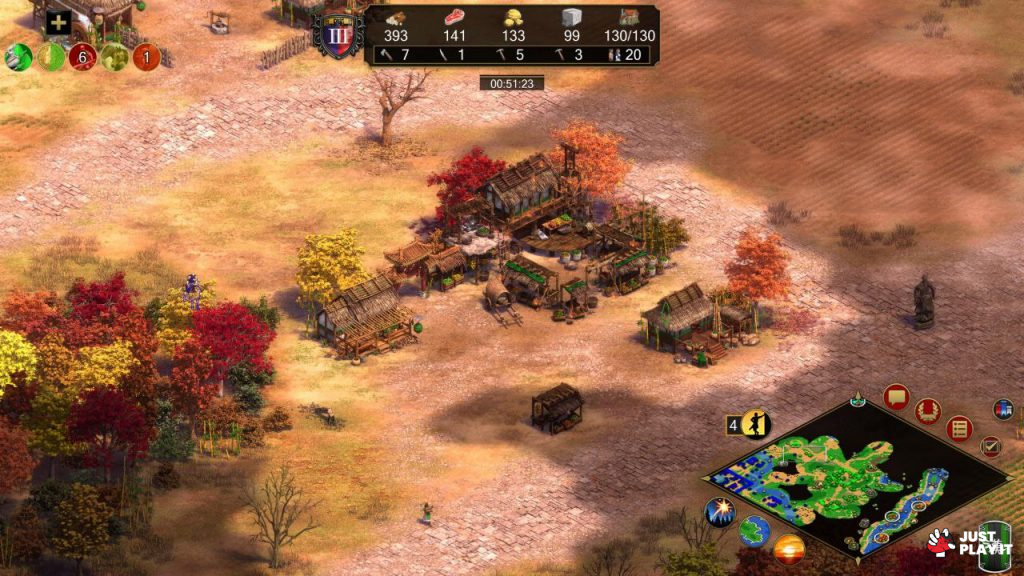
Task: Click the green striped shield in the corner
Action: click(x=994, y=544)
